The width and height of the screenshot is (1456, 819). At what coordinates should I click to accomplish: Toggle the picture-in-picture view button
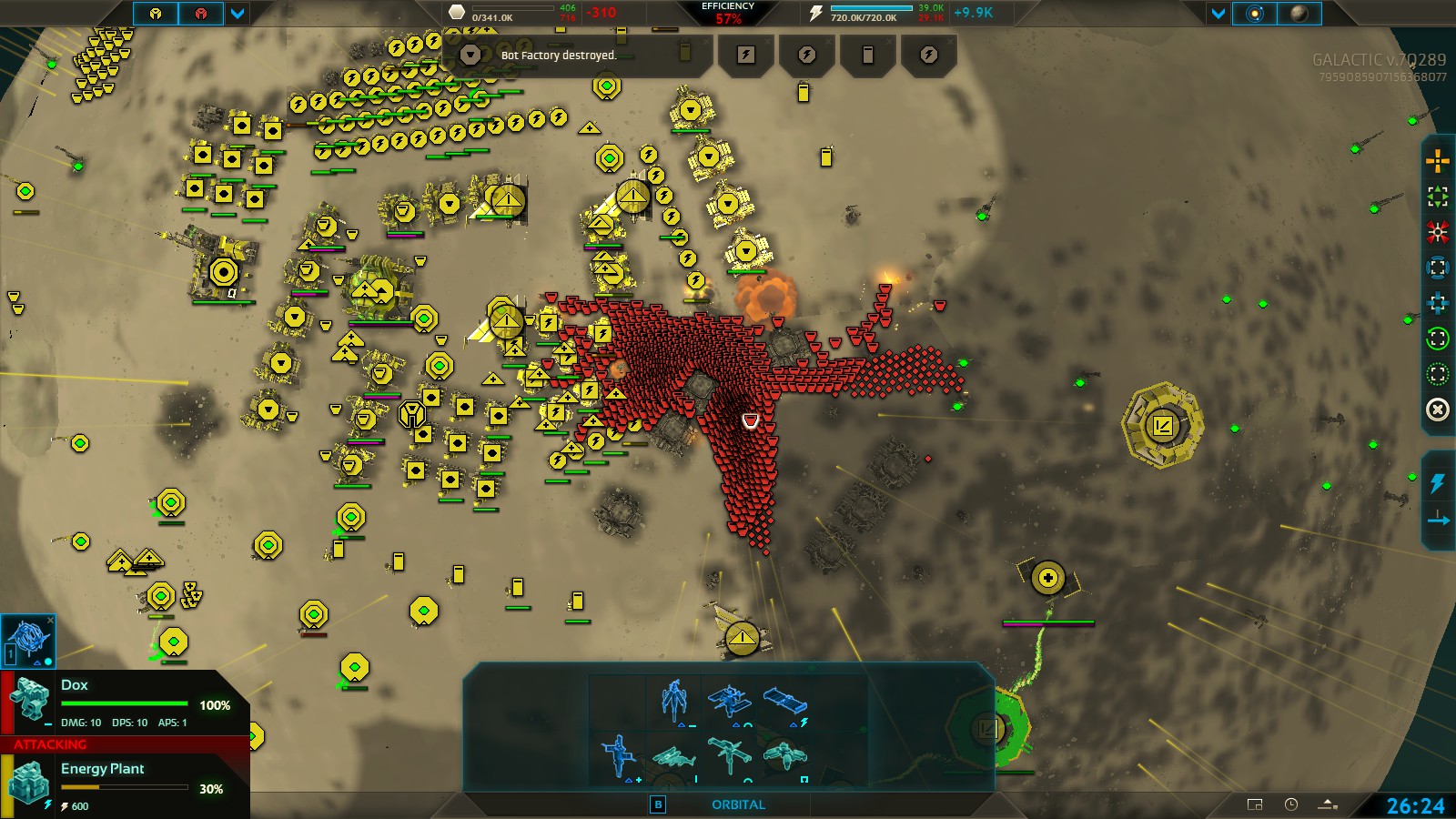(x=1255, y=804)
